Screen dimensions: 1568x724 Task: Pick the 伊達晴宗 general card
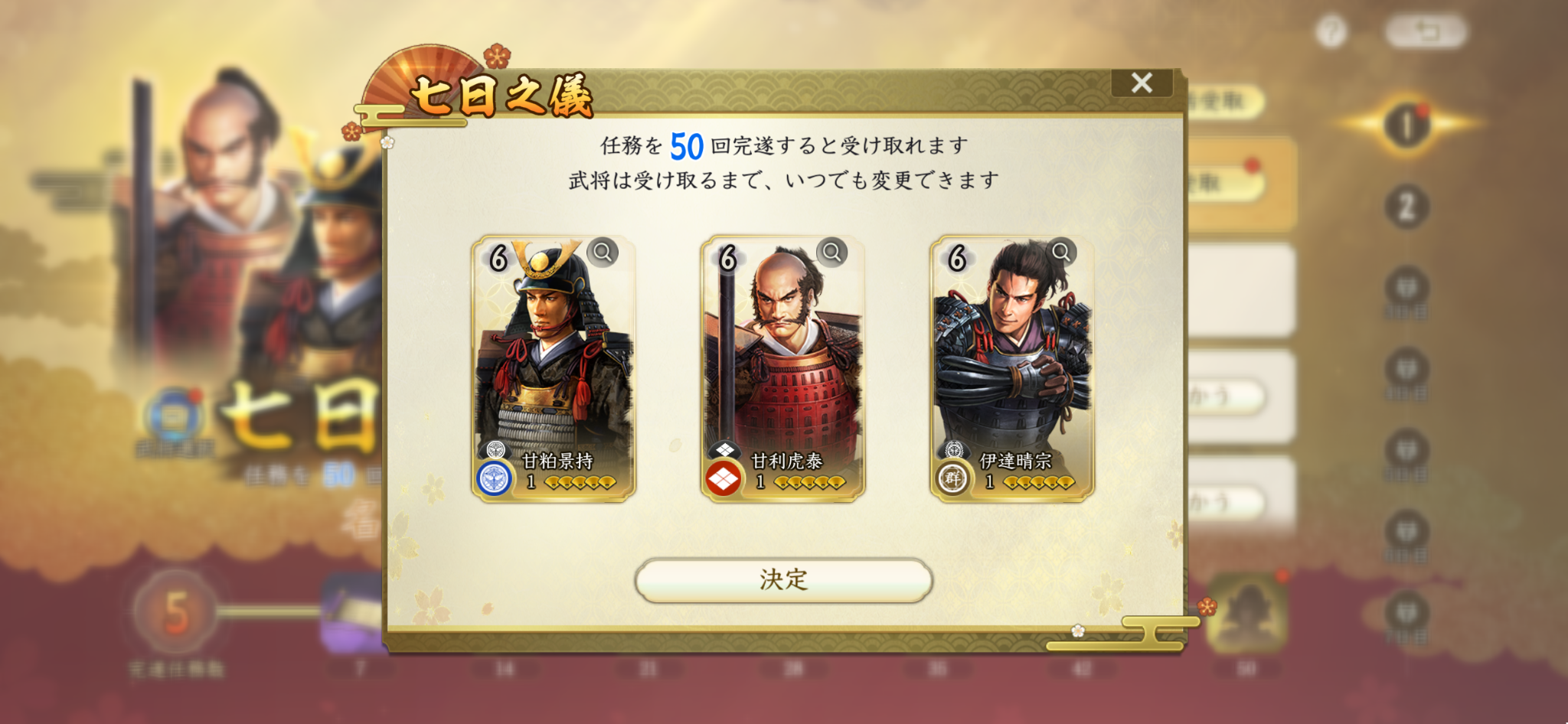tap(1011, 369)
